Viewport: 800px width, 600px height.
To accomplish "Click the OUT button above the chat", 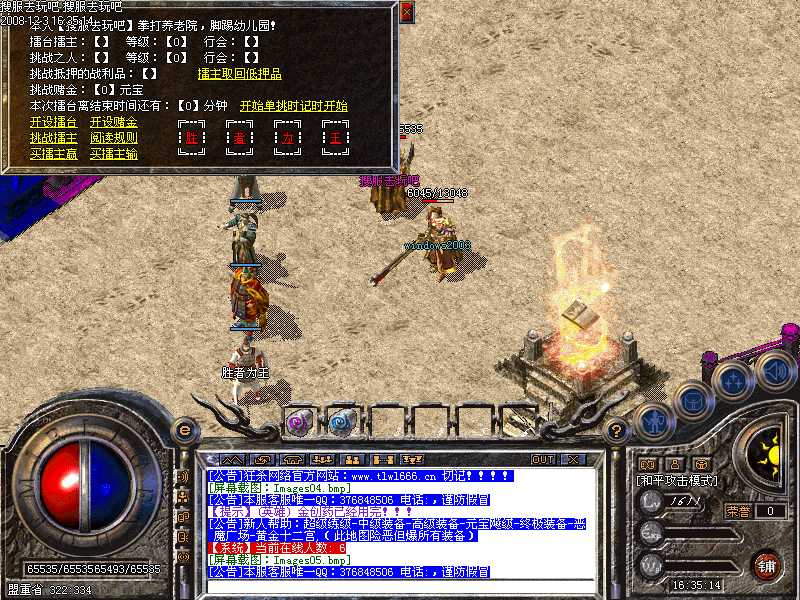I will click(543, 459).
